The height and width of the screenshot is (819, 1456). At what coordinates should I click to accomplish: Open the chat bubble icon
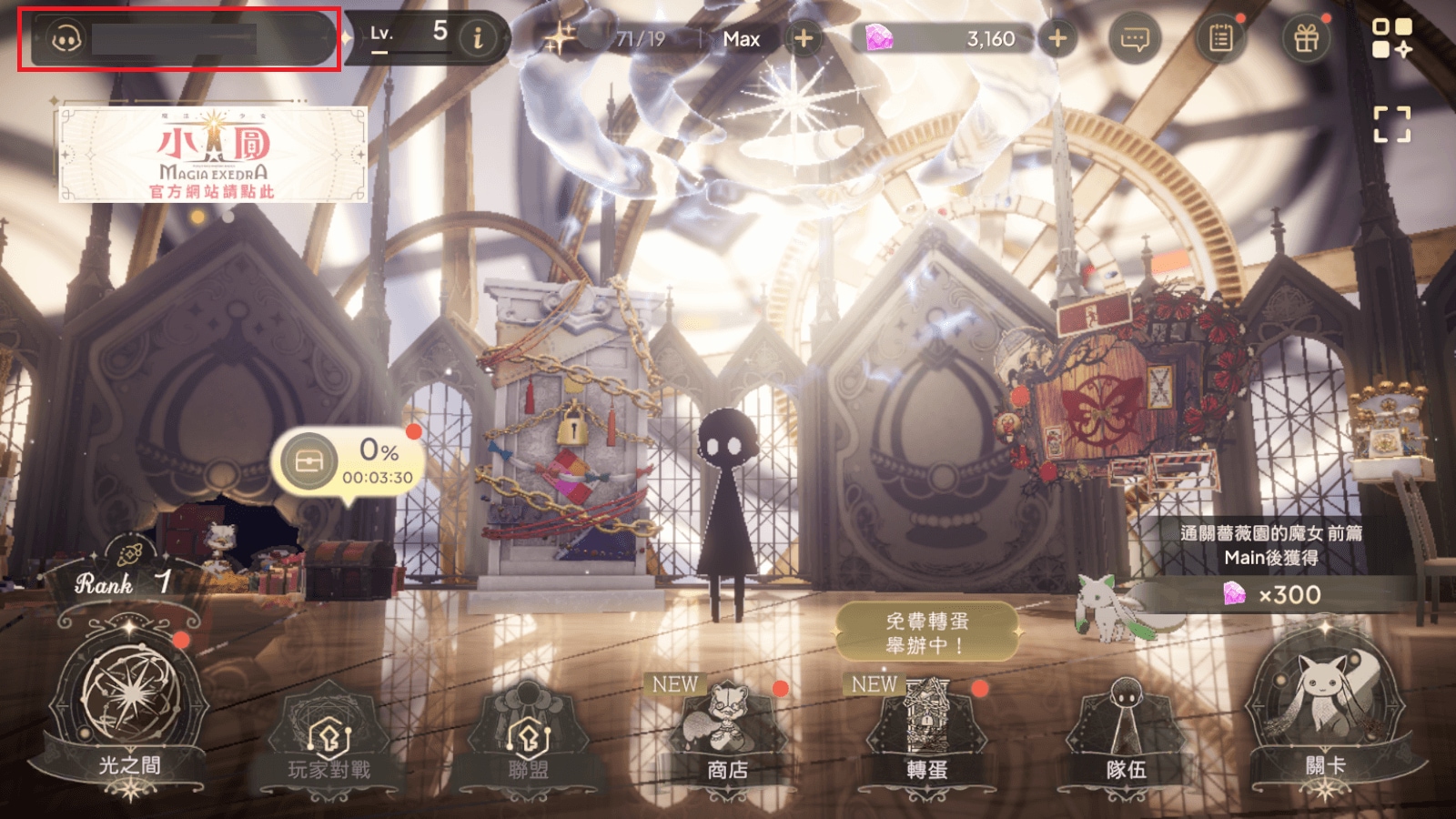click(1135, 38)
